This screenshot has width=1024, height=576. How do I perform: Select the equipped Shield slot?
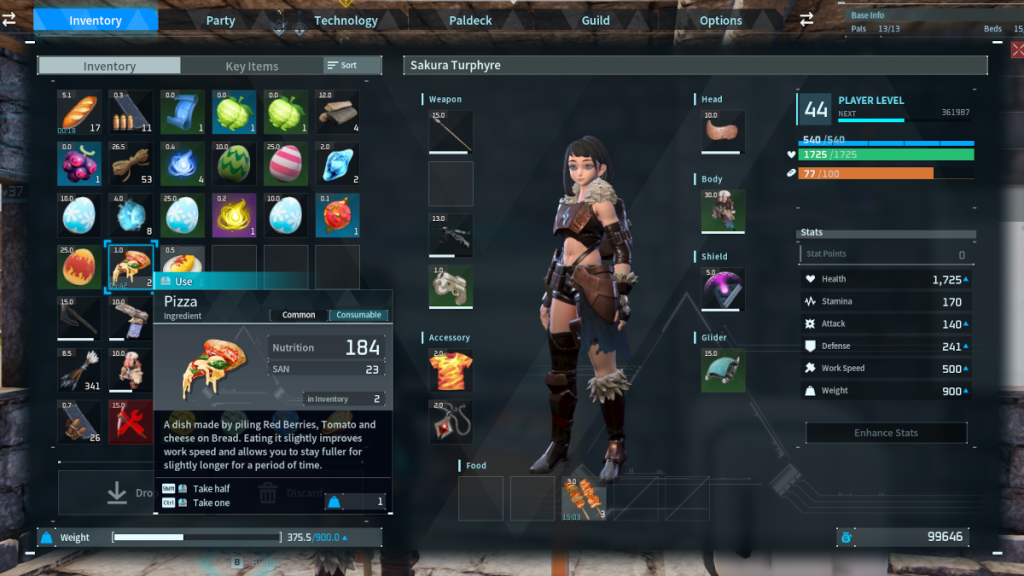pos(722,289)
